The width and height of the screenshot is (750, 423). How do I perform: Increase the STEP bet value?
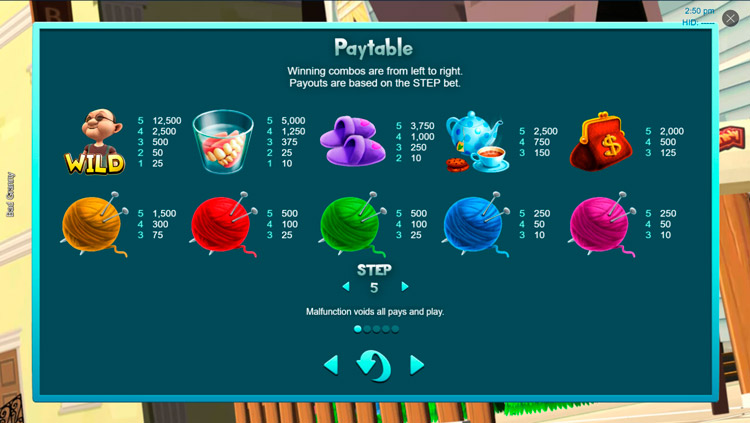405,287
